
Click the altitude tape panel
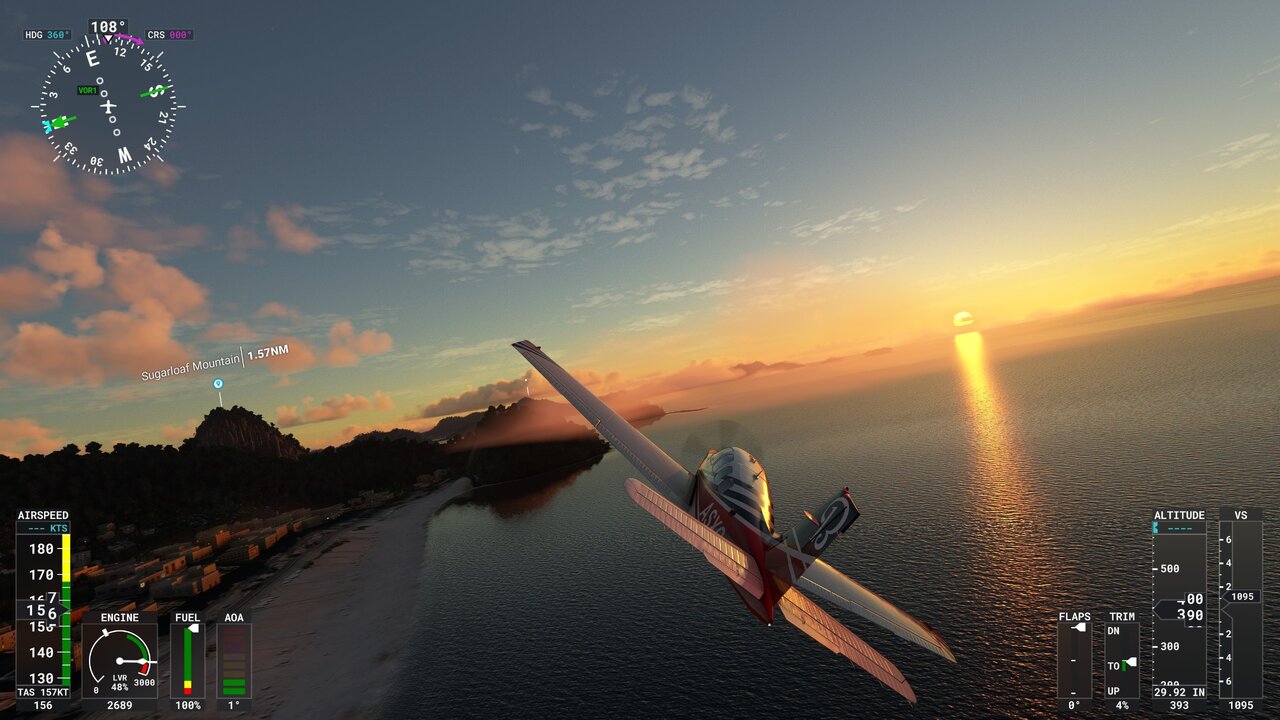tap(1179, 608)
